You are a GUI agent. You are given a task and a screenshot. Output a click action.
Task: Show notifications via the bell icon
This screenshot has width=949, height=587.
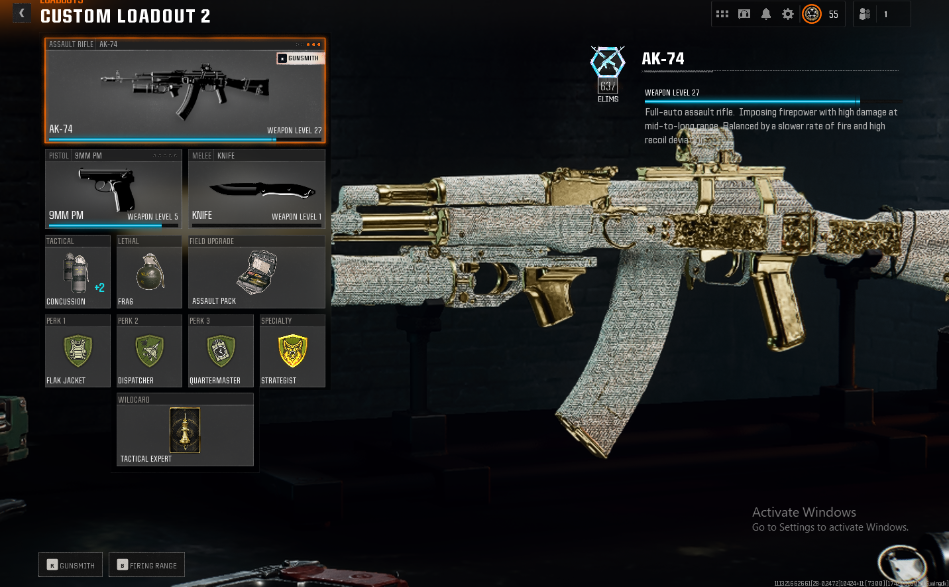pos(766,14)
